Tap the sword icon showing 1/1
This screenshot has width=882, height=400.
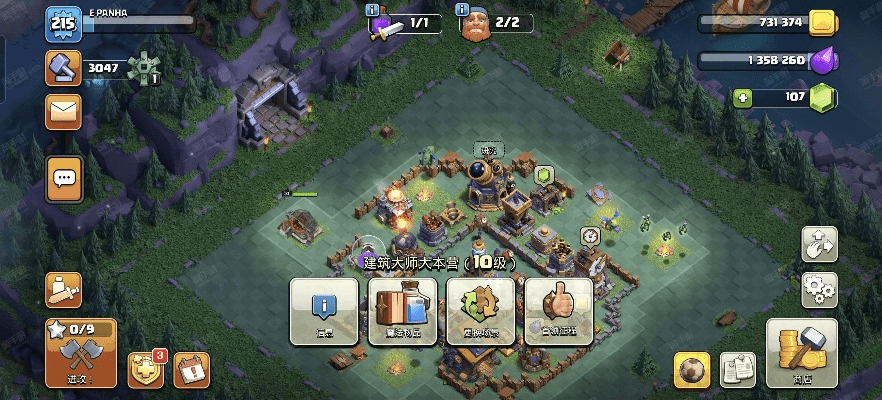[388, 25]
